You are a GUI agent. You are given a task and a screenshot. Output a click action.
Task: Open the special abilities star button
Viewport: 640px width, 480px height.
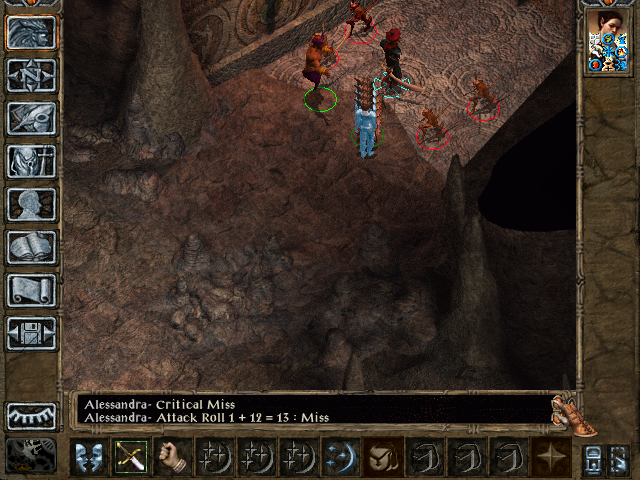click(549, 457)
